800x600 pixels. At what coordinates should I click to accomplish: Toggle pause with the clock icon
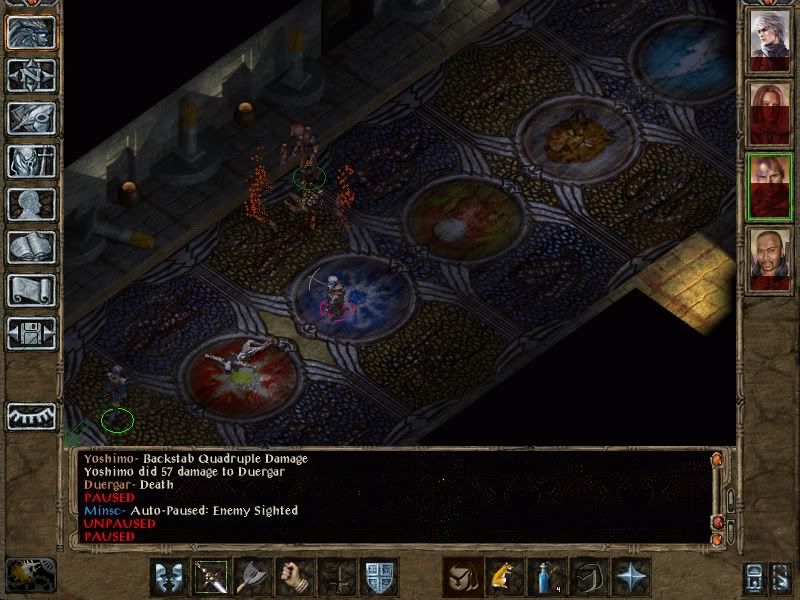tap(30, 573)
